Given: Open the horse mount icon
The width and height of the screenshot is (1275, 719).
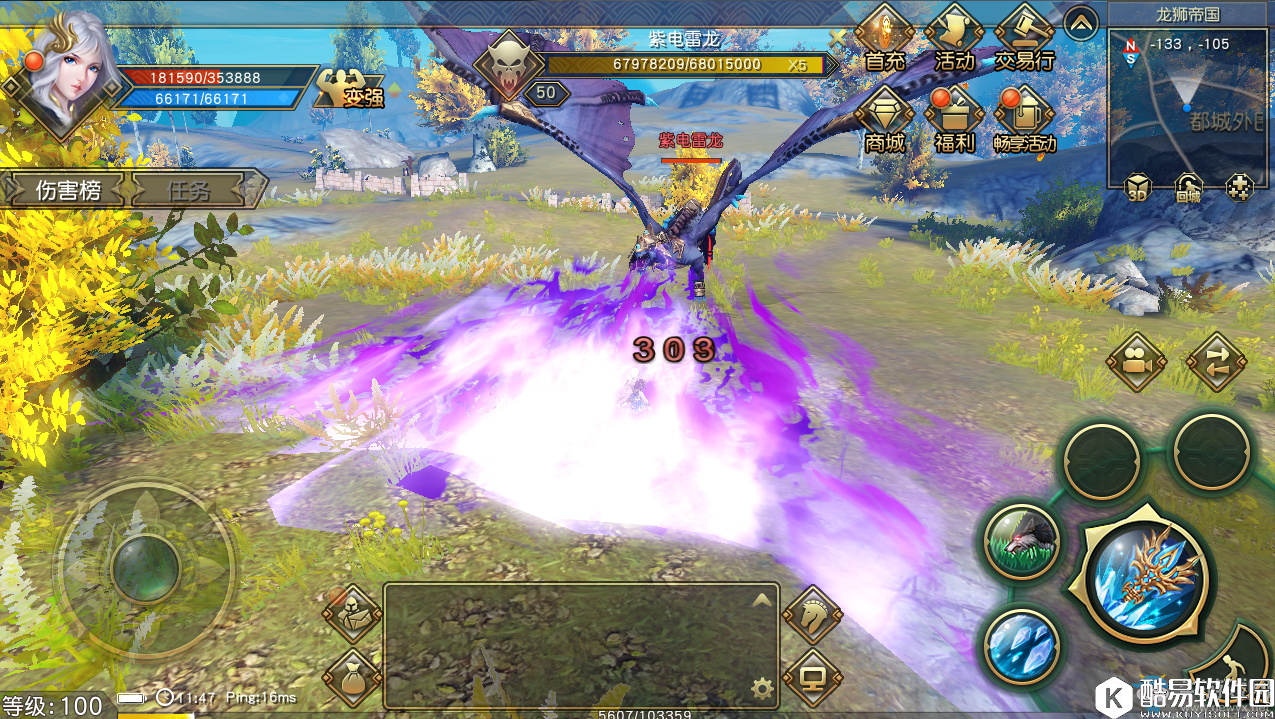Looking at the screenshot, I should tap(811, 614).
